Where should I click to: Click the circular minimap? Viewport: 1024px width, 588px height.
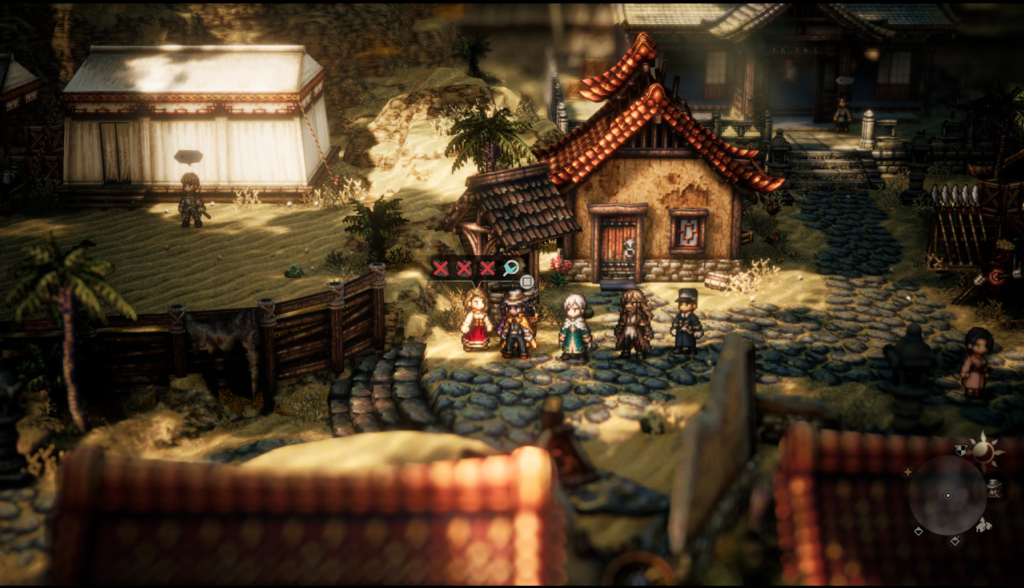(x=947, y=494)
